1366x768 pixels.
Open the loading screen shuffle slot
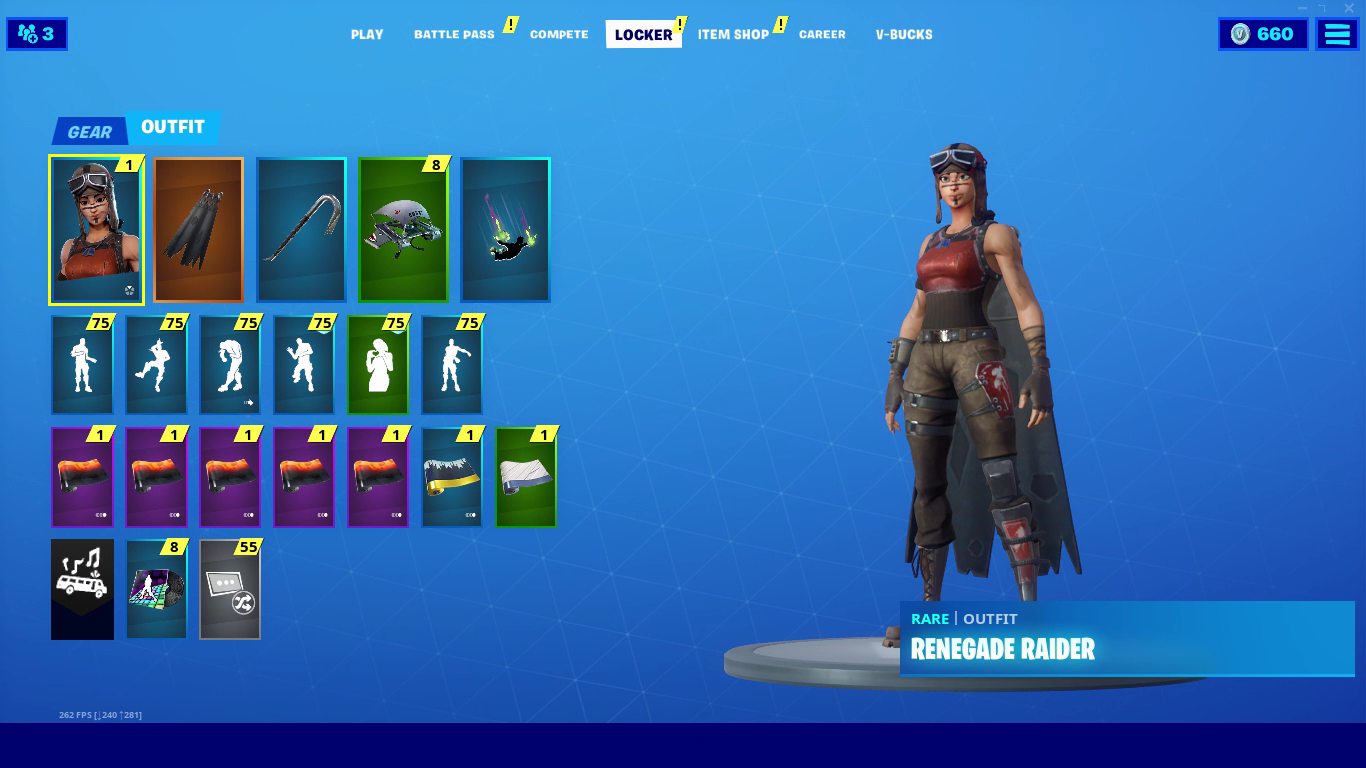(x=229, y=589)
